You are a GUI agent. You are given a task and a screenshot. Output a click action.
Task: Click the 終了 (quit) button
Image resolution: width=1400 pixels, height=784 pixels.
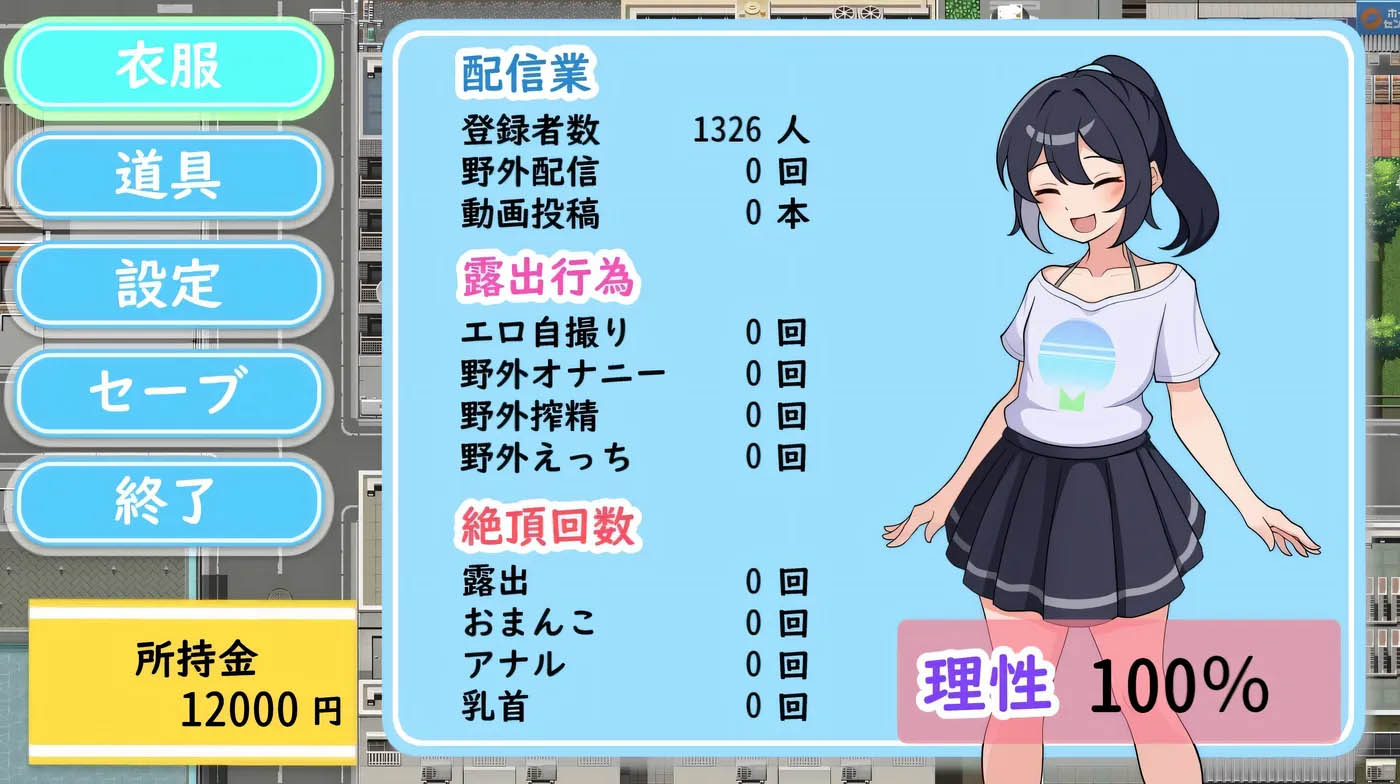click(x=169, y=501)
